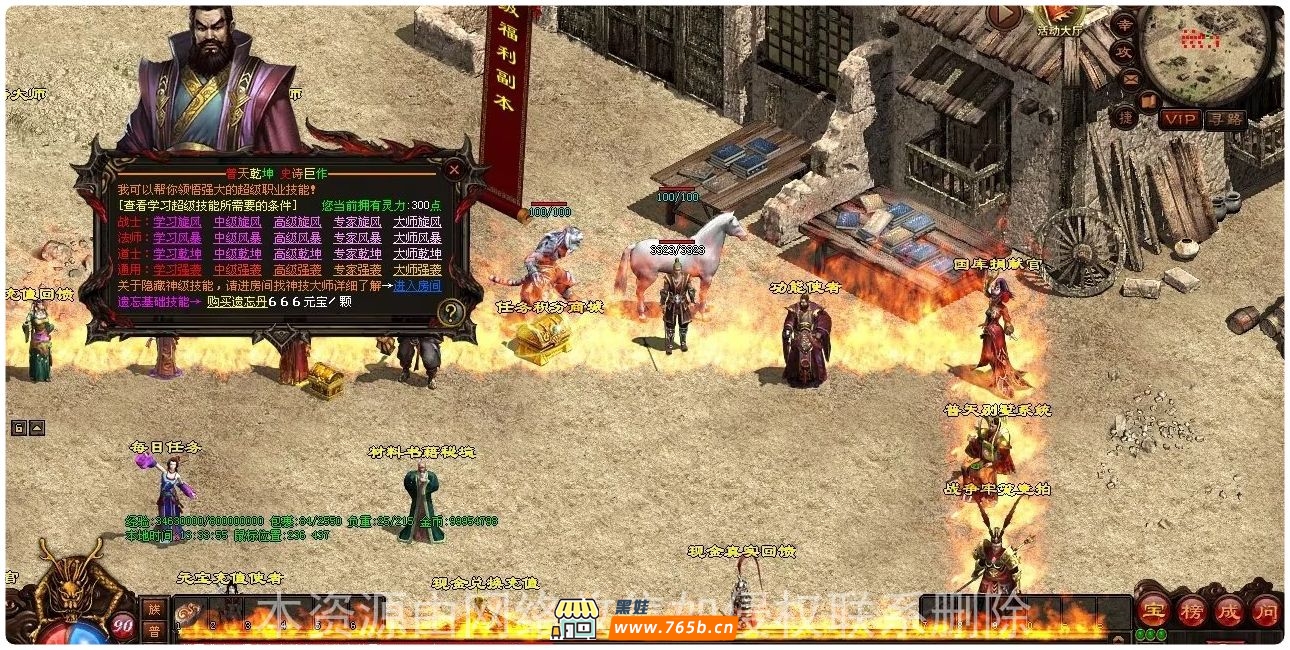Close the skill master dialog

454,170
